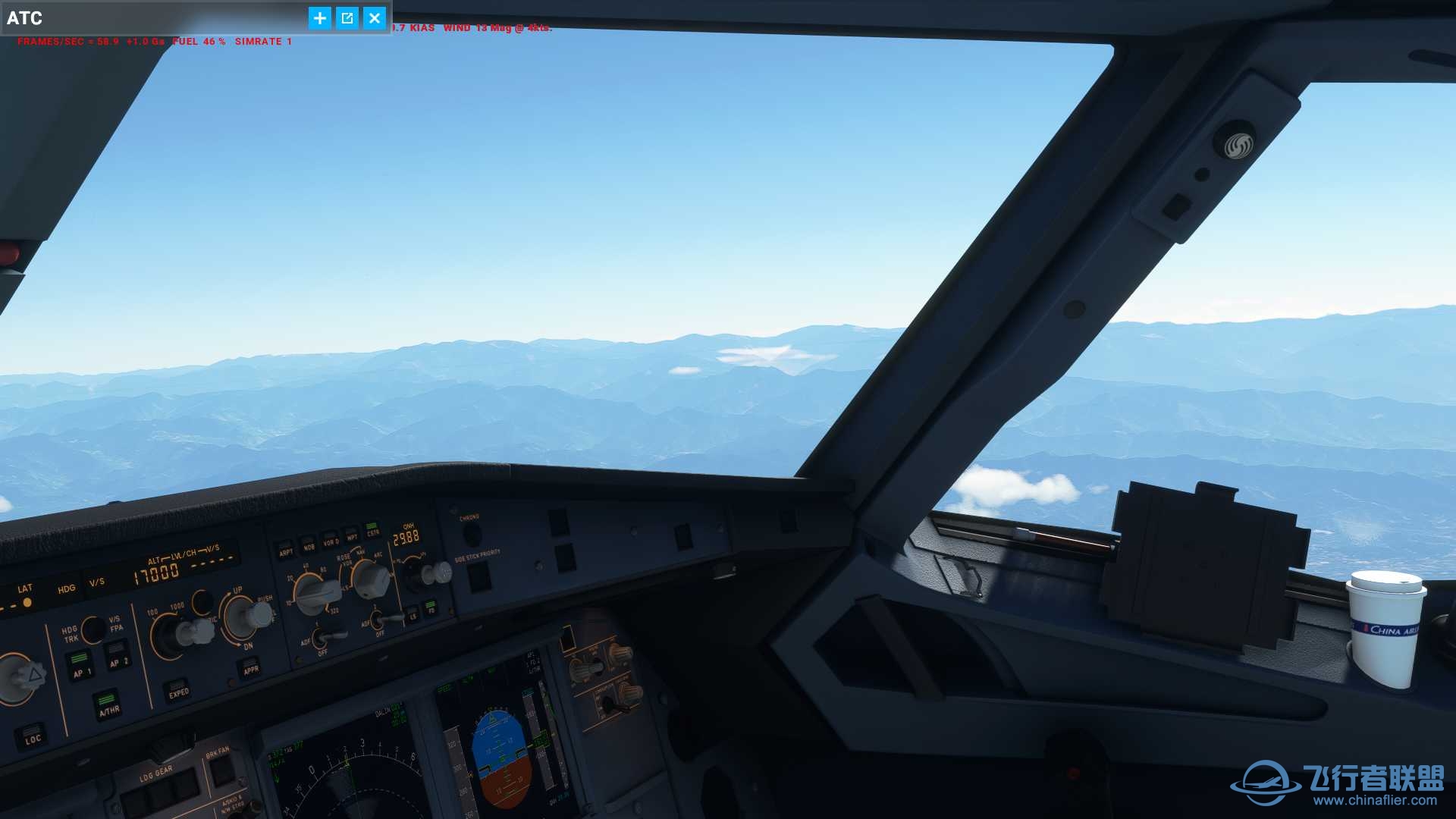Screen dimensions: 1456x819
Task: Click the add icon on the ATC window
Action: (319, 18)
